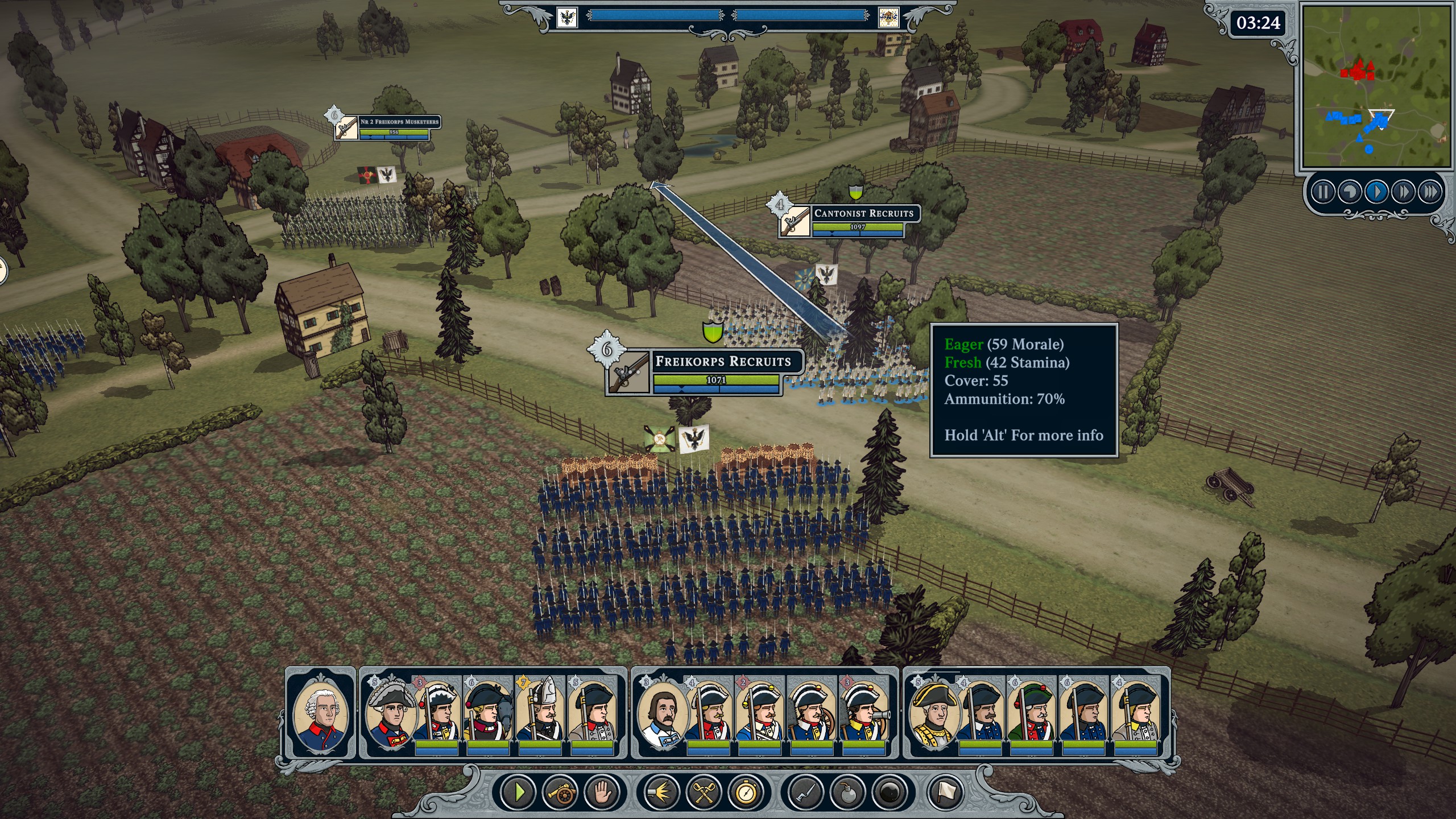Click the white flag retreat button

(946, 792)
